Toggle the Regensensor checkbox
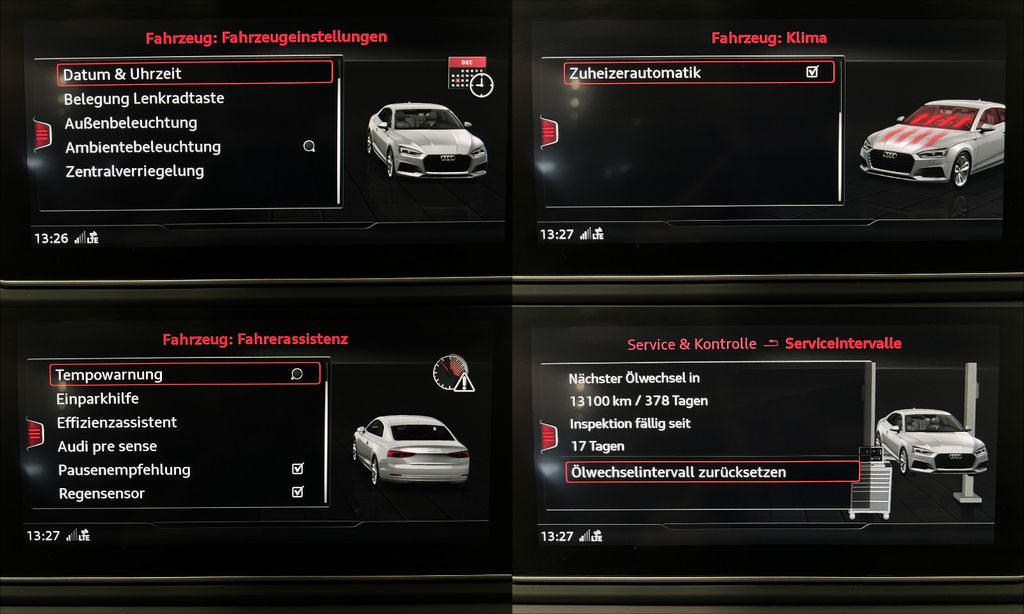1024x614 pixels. pyautogui.click(x=297, y=493)
